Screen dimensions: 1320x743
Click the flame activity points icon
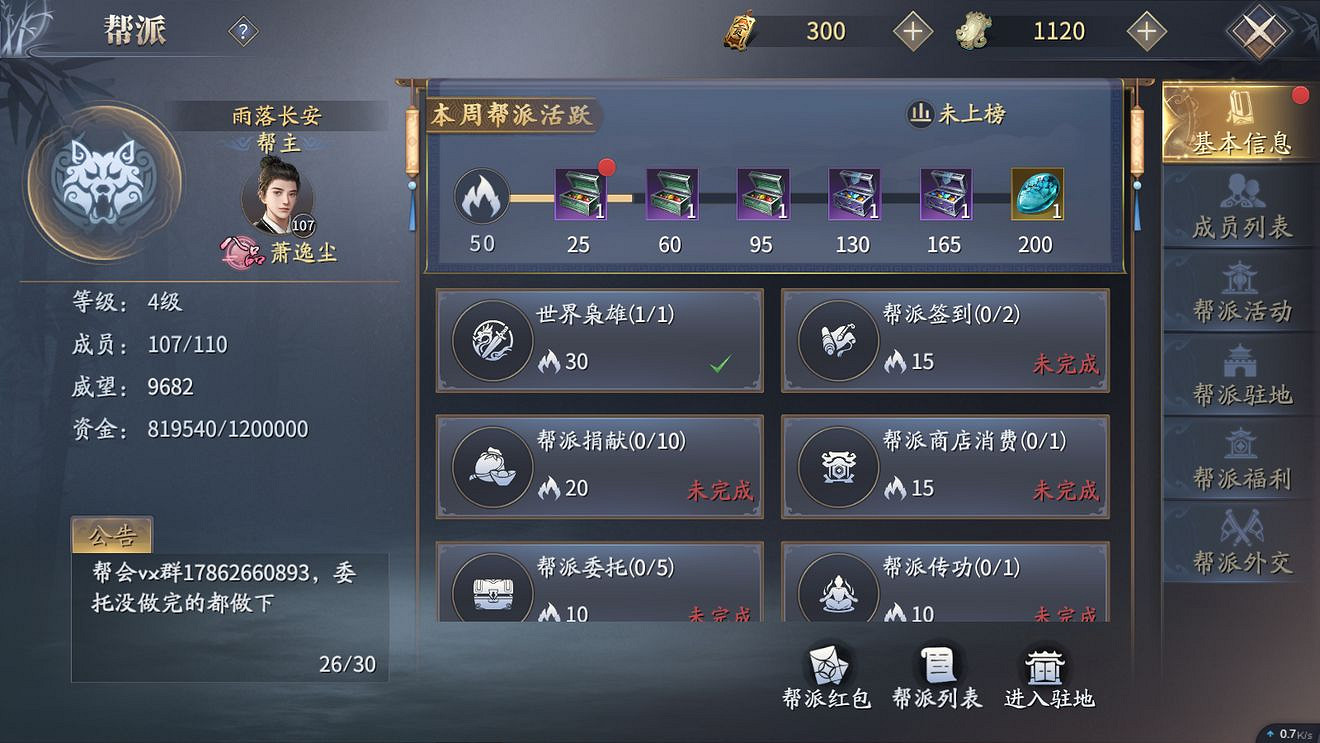(482, 197)
